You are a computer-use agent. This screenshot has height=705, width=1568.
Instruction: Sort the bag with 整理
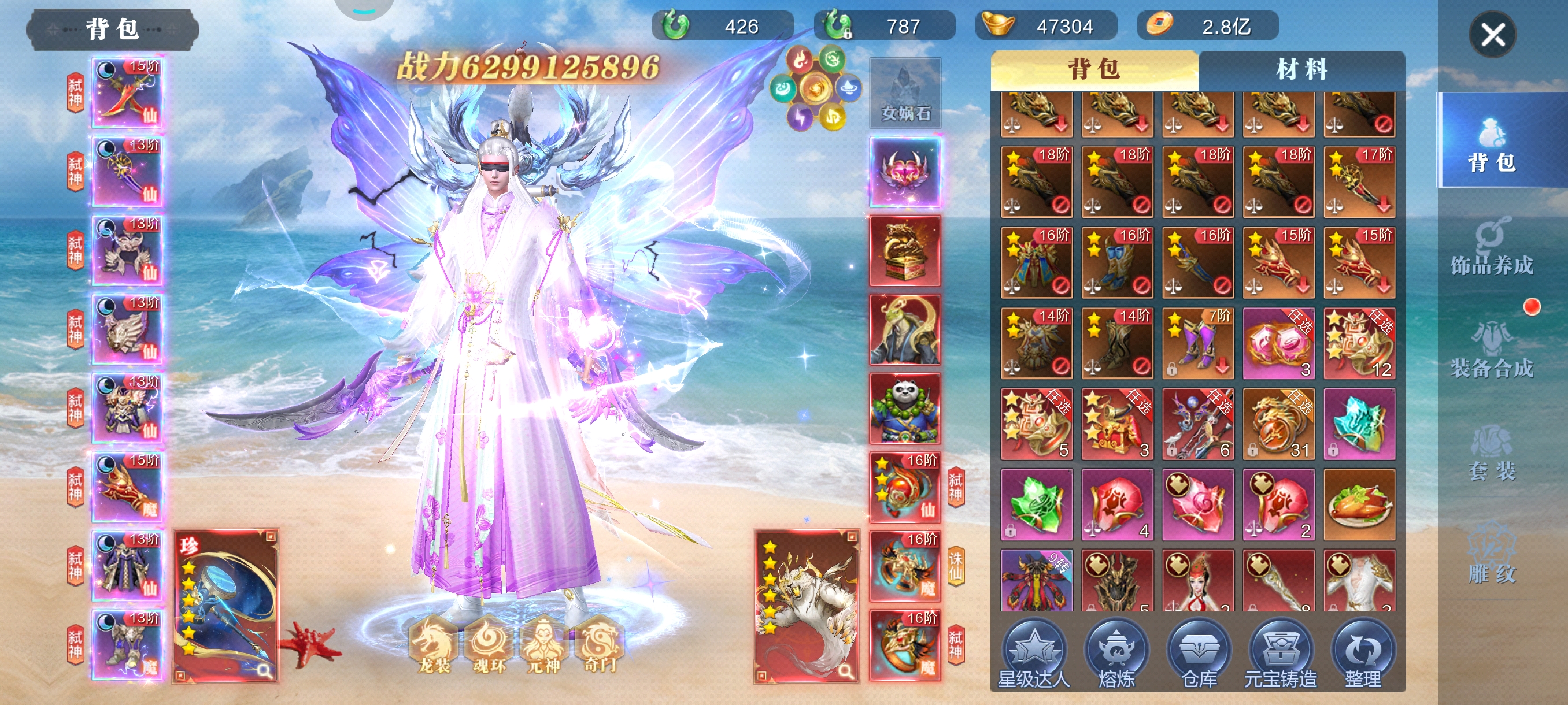1362,654
